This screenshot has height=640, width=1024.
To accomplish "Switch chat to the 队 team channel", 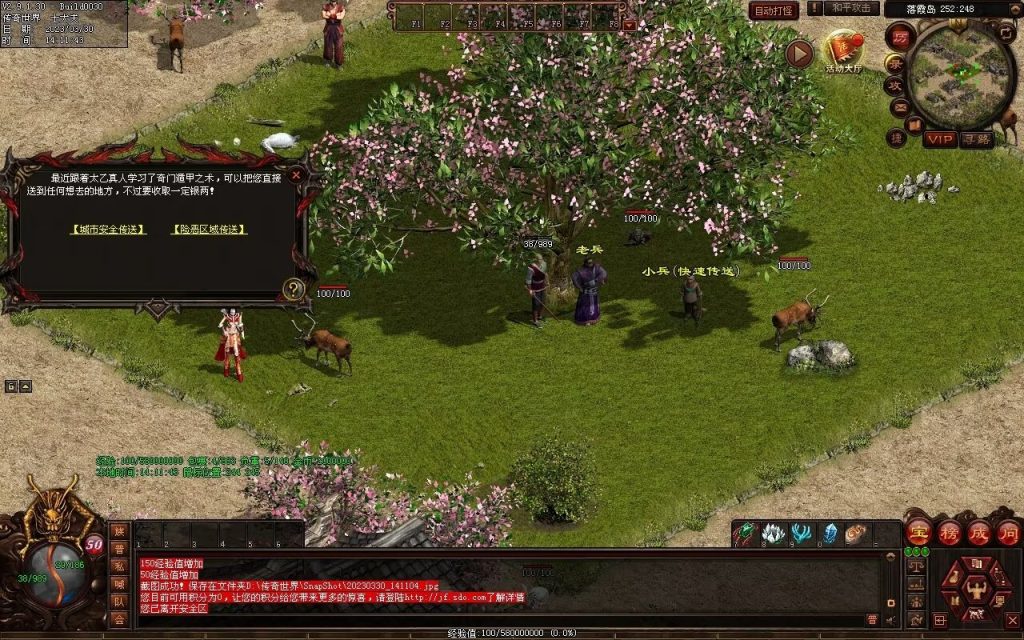I will 119,601.
